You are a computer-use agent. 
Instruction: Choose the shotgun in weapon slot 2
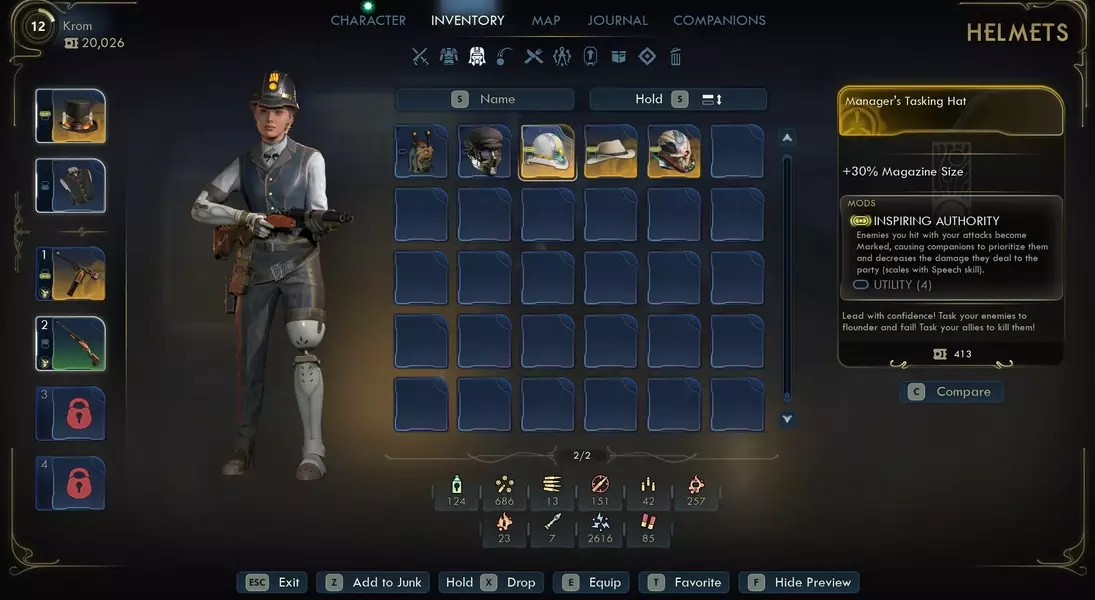coord(71,344)
